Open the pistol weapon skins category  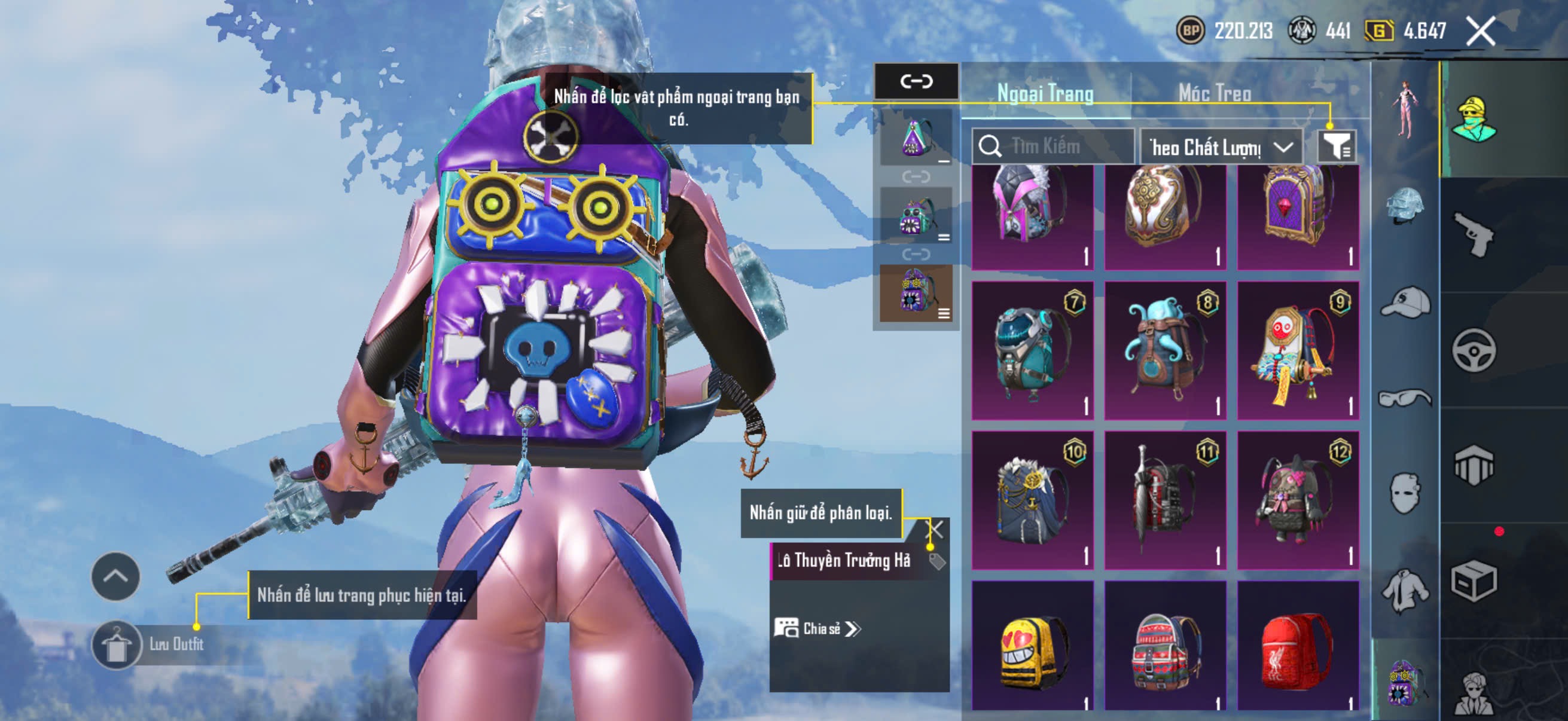tap(1474, 236)
